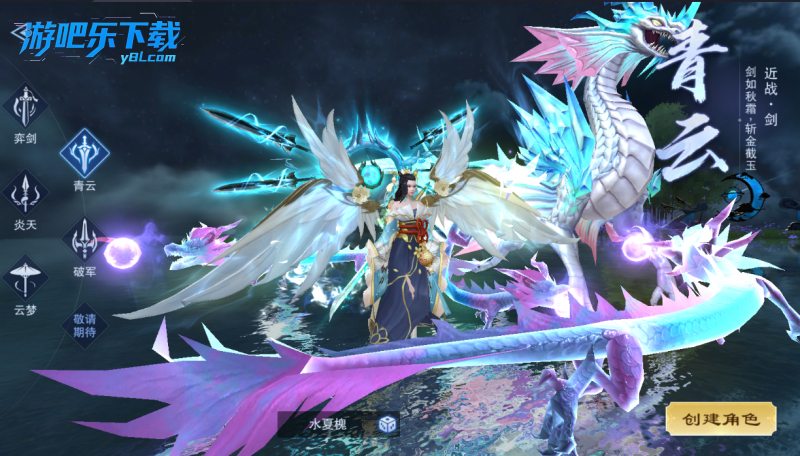800x456 pixels.
Task: Choose the 云梦 class icon
Action: click(25, 276)
